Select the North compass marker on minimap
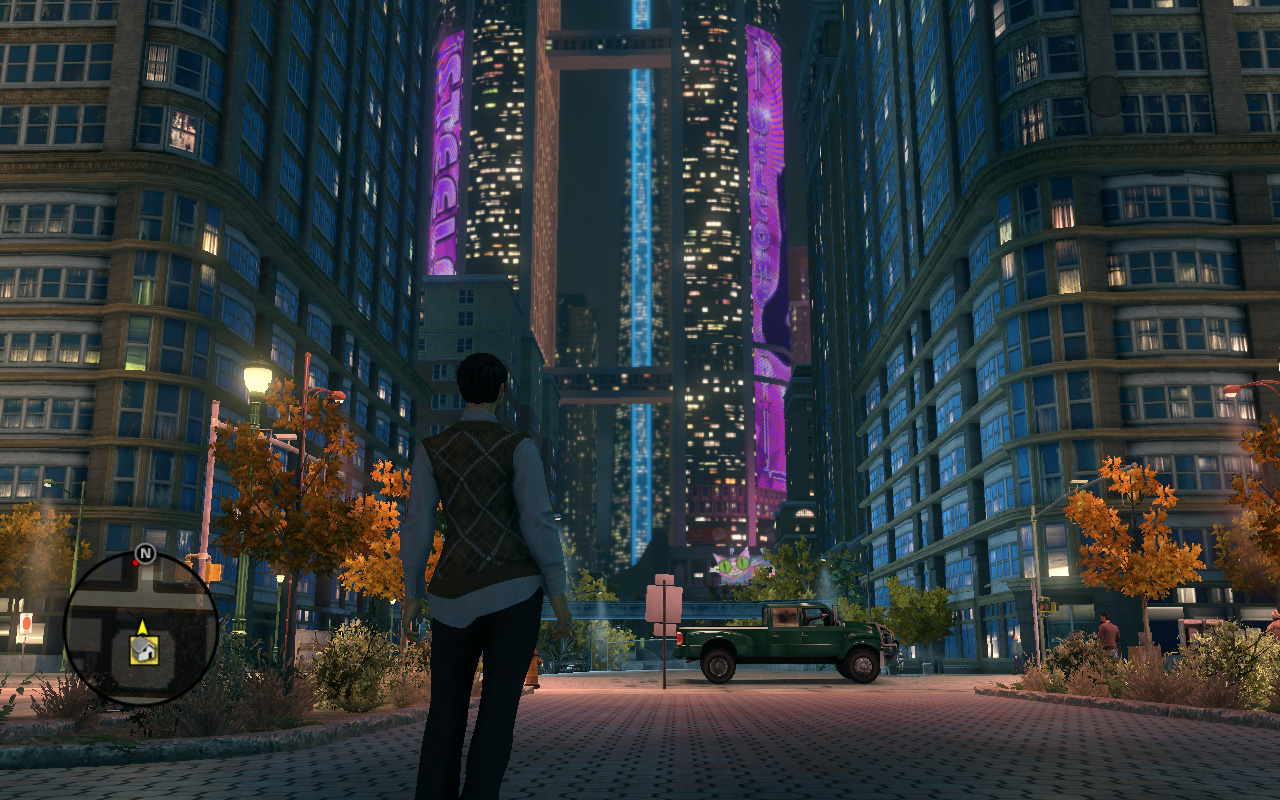Viewport: 1280px width, 800px height. [146, 551]
